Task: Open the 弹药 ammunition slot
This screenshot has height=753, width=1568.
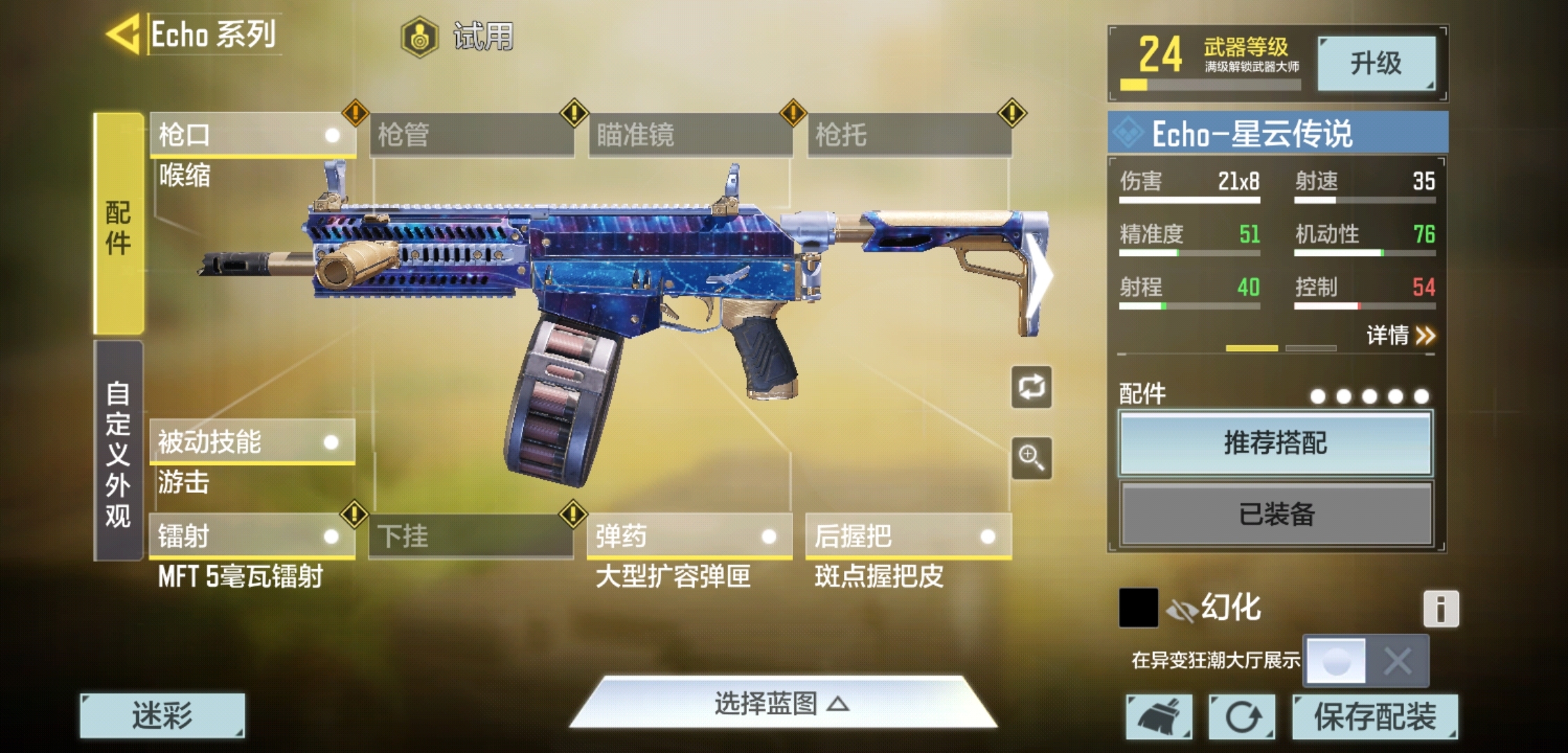Action: (689, 536)
